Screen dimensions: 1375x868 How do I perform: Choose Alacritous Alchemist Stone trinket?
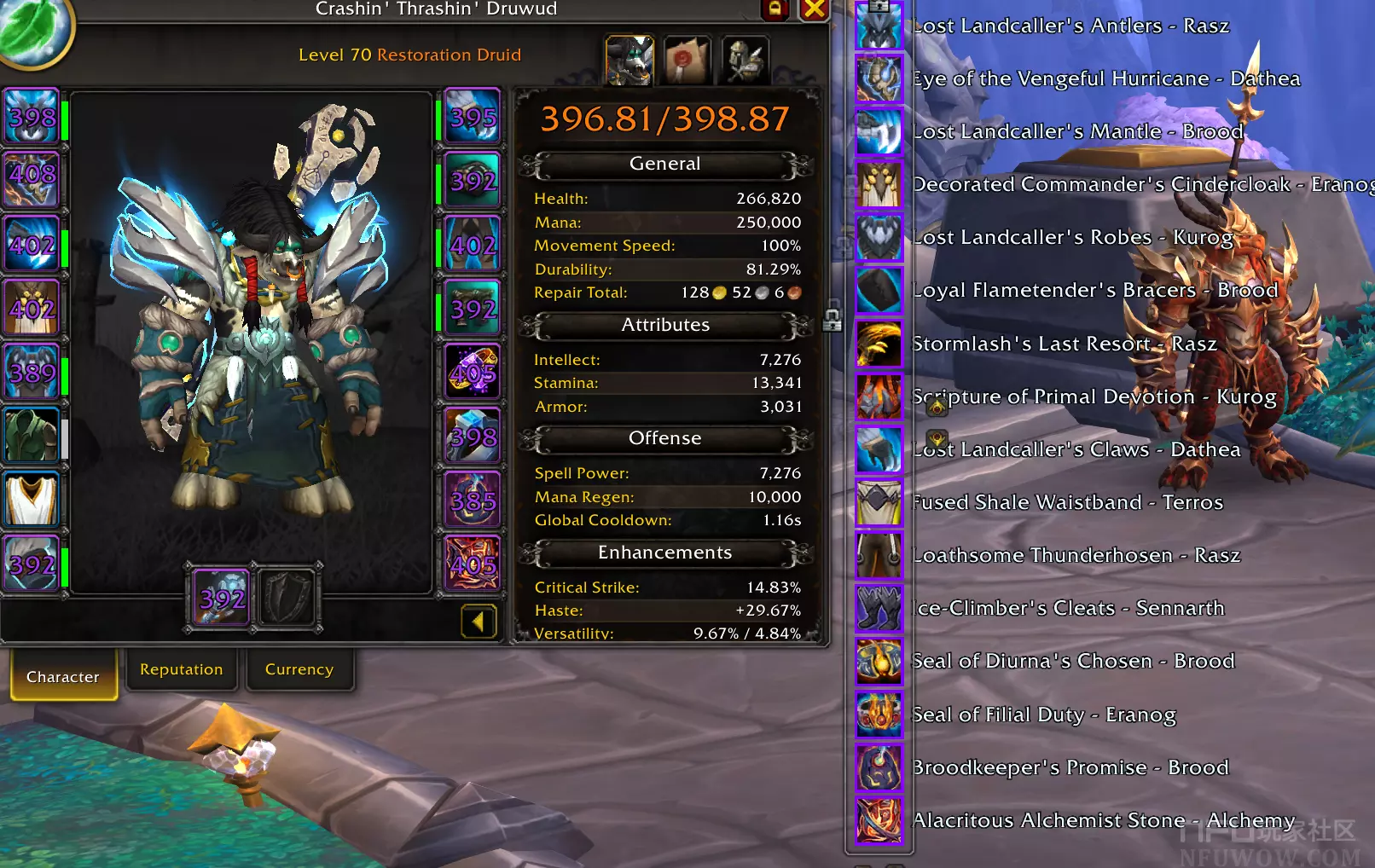[879, 820]
